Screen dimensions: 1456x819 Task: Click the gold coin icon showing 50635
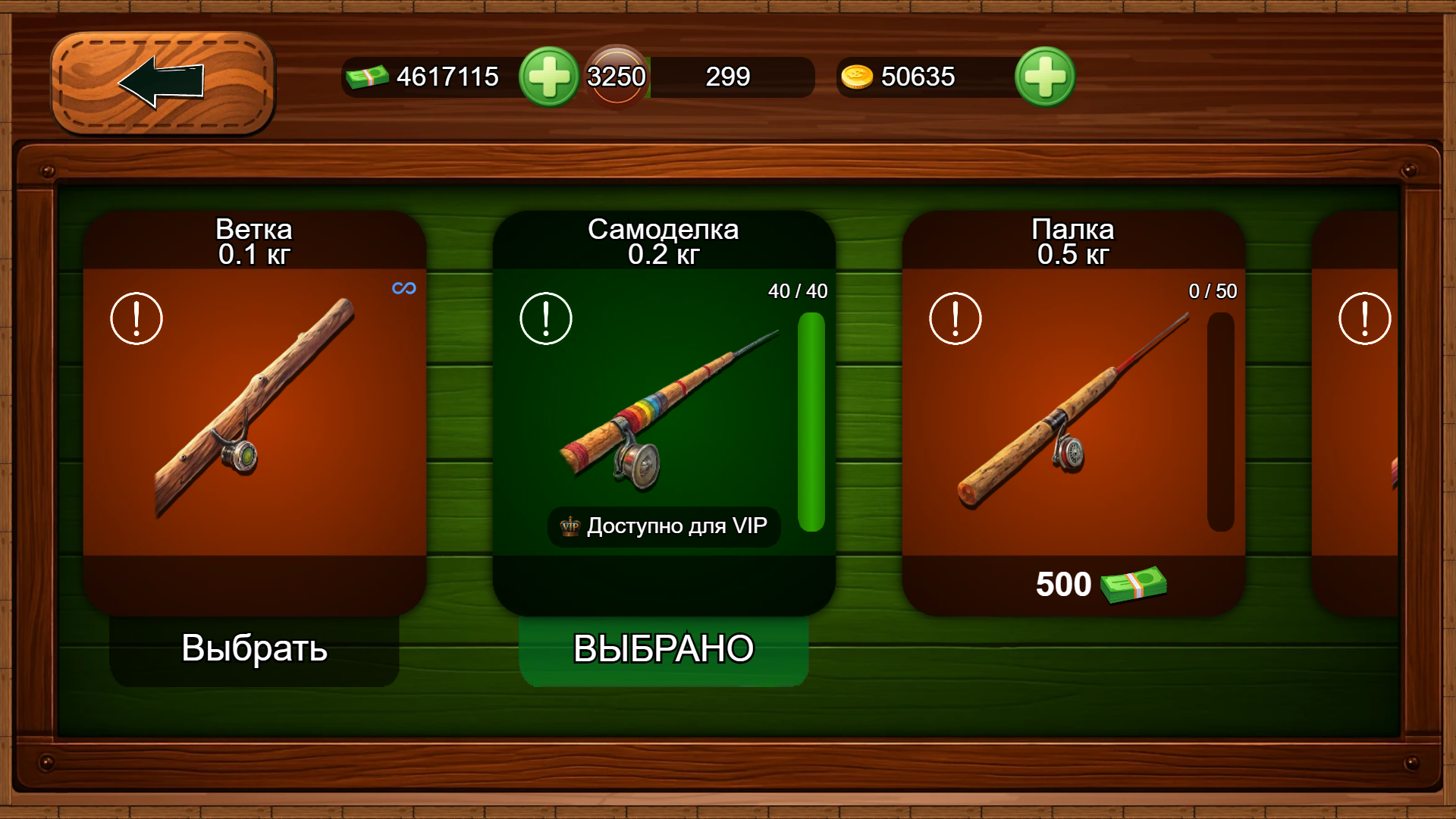[856, 76]
